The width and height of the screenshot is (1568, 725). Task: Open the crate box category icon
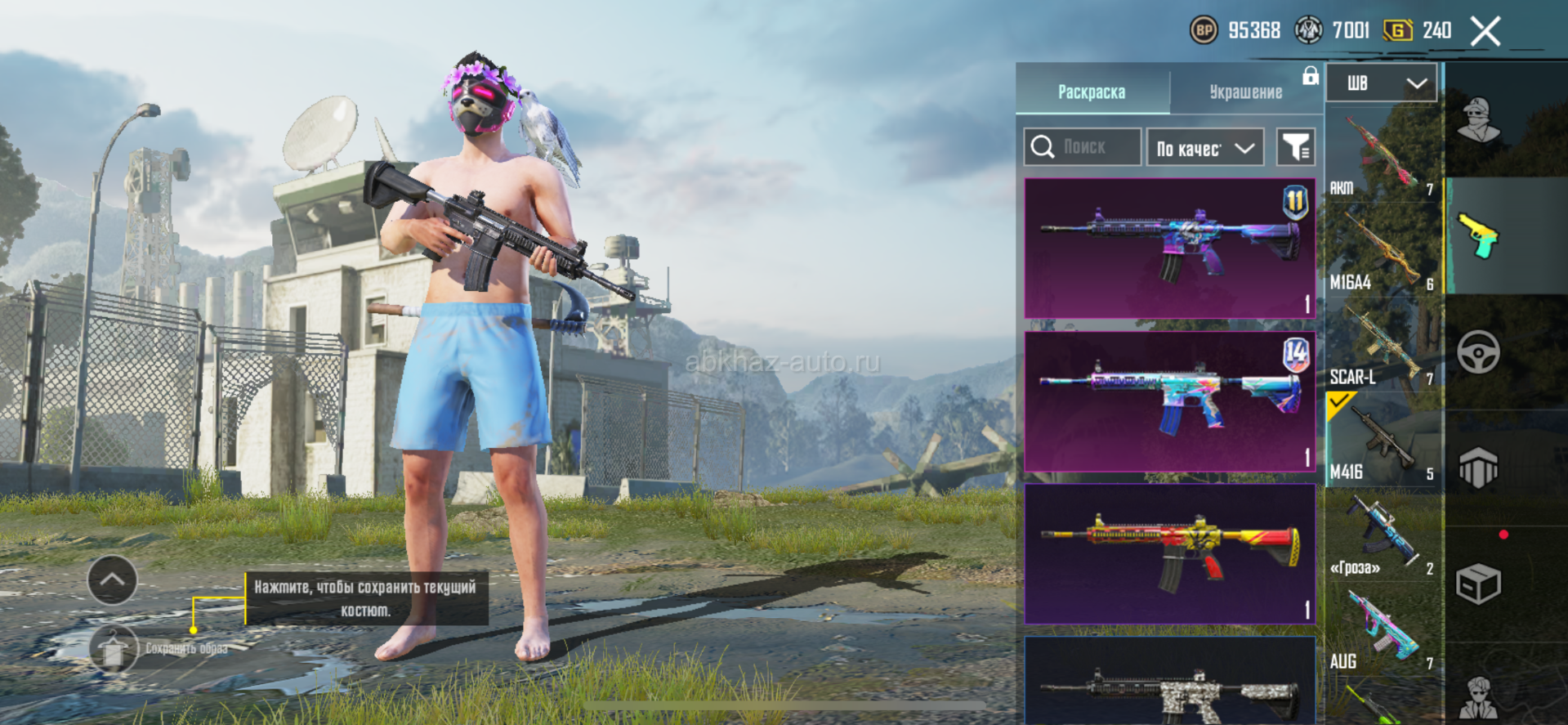click(x=1478, y=584)
